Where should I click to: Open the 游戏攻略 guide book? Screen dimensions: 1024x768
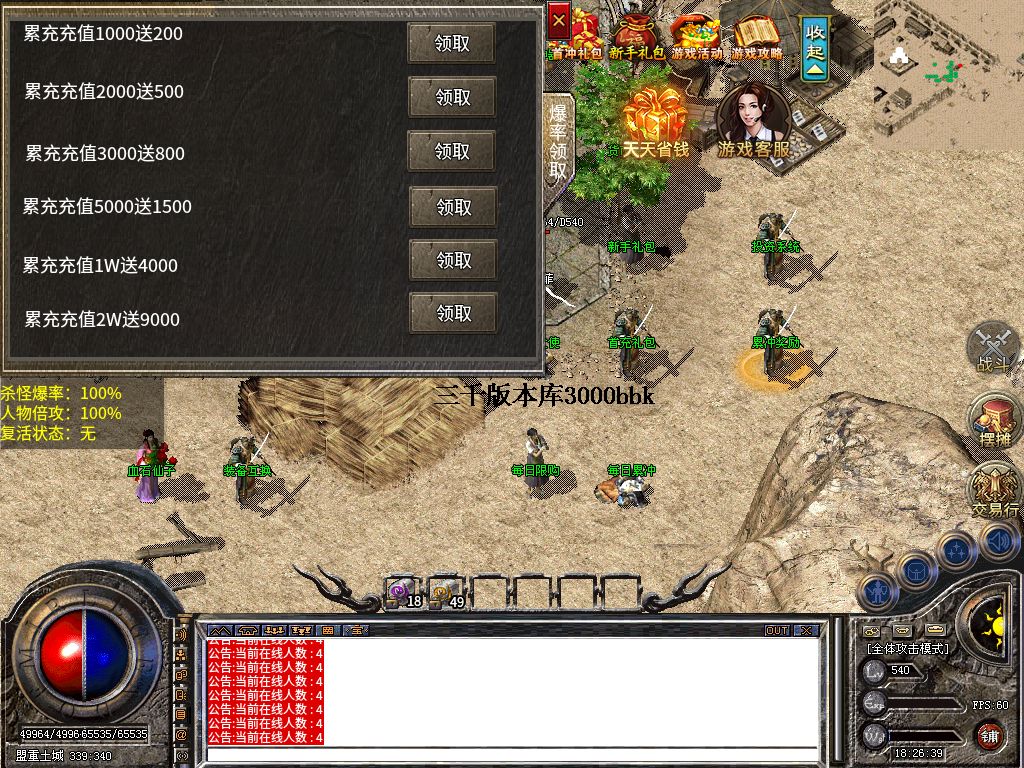pyautogui.click(x=757, y=35)
